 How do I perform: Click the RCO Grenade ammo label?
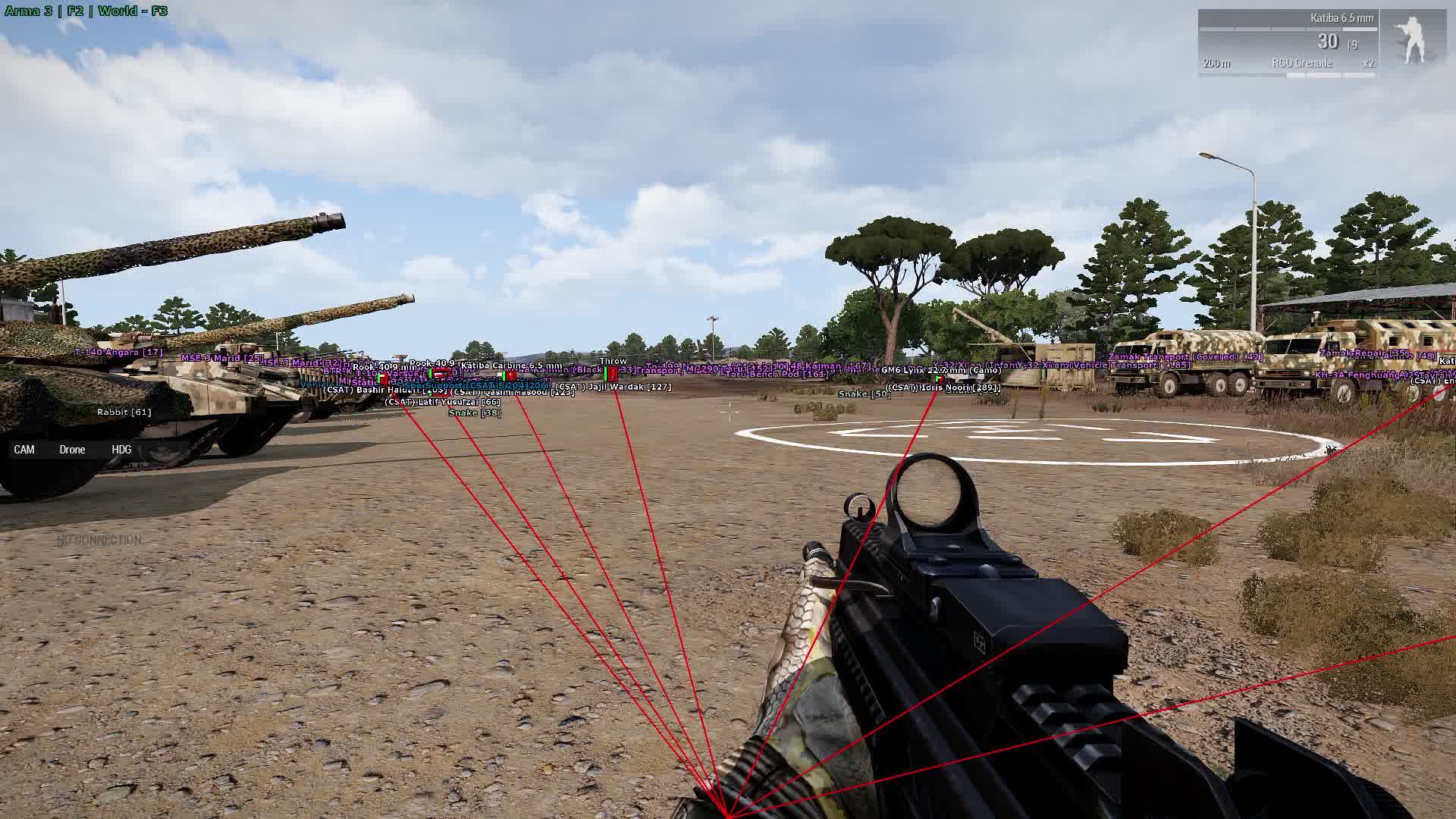click(1302, 63)
